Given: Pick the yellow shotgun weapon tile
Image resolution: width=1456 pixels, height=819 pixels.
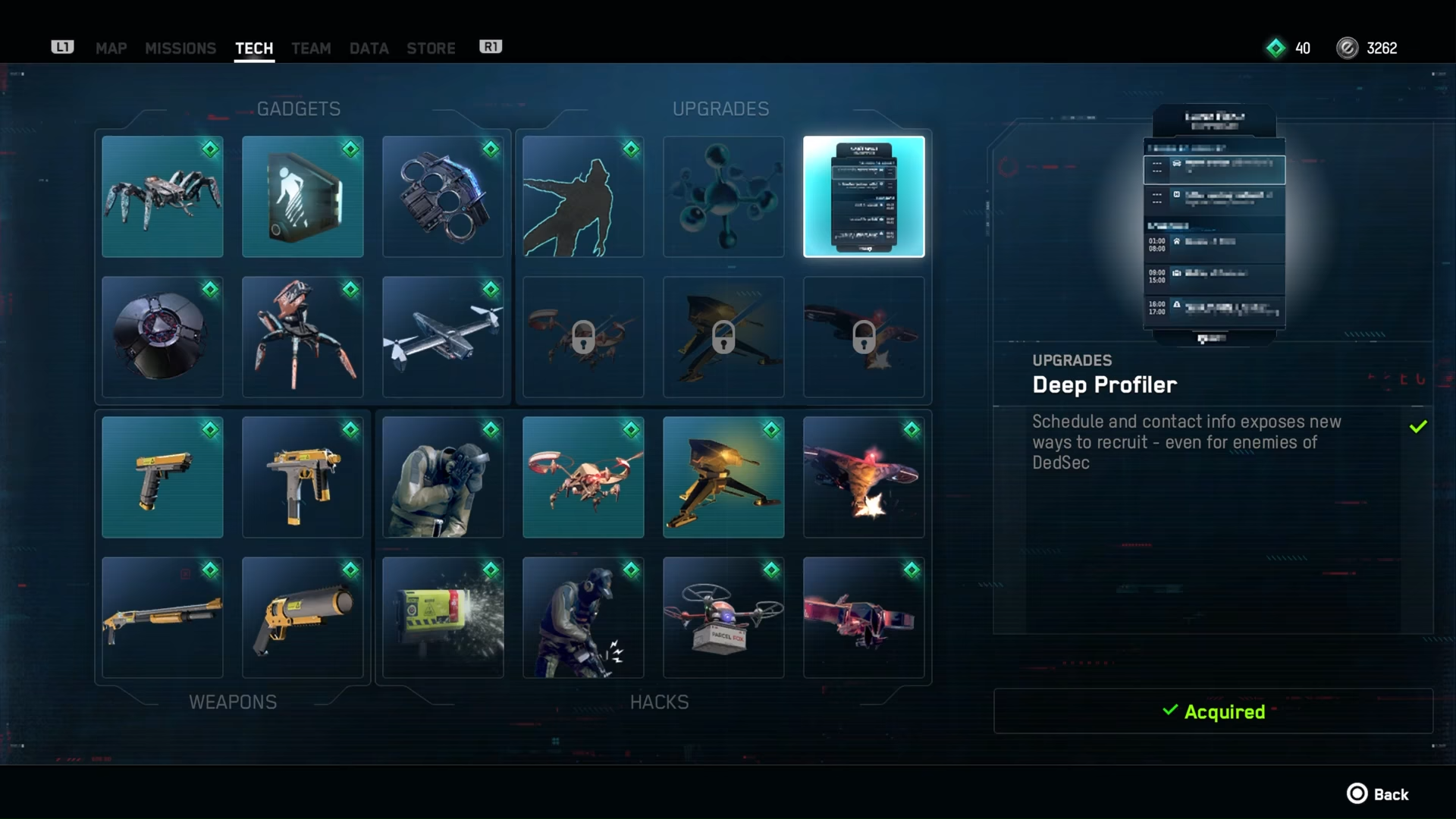Looking at the screenshot, I should point(162,618).
